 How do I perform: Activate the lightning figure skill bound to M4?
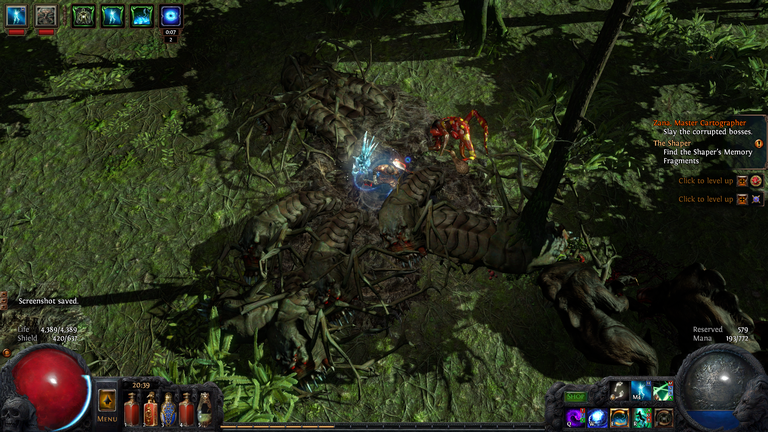click(x=641, y=391)
